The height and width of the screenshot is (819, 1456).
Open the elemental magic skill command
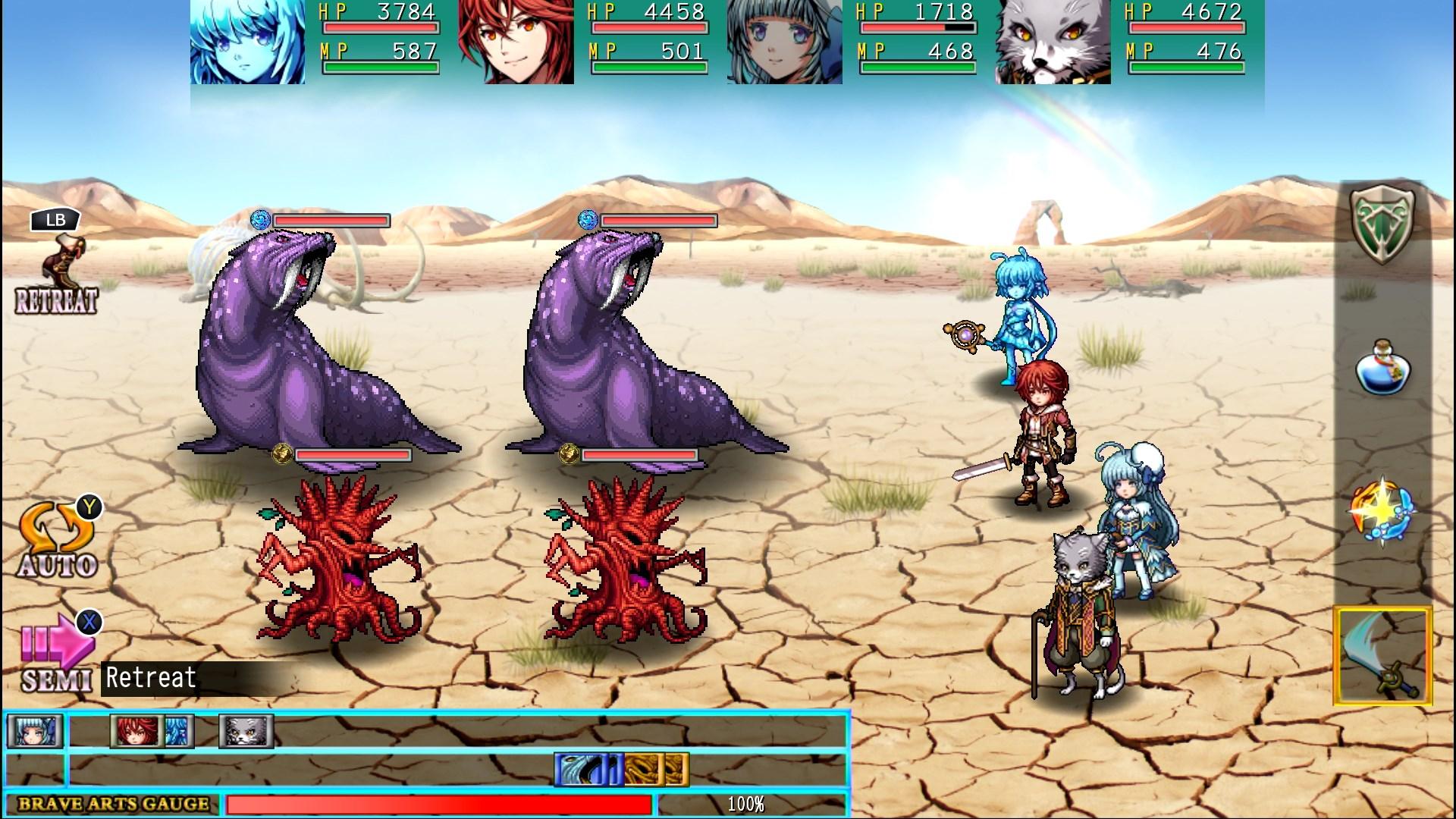pos(1382,510)
